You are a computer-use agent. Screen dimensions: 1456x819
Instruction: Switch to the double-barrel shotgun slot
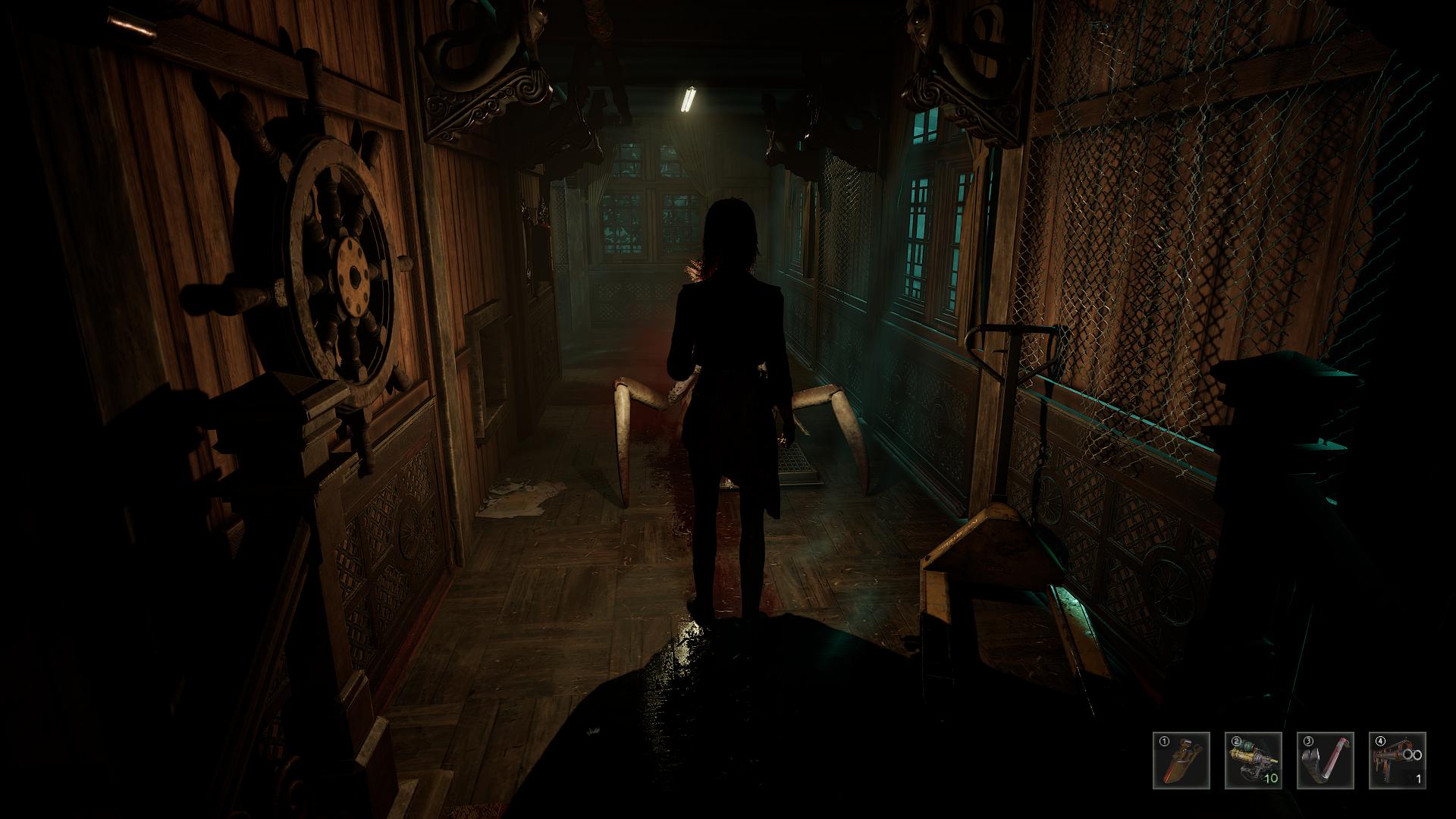[x=1397, y=761]
